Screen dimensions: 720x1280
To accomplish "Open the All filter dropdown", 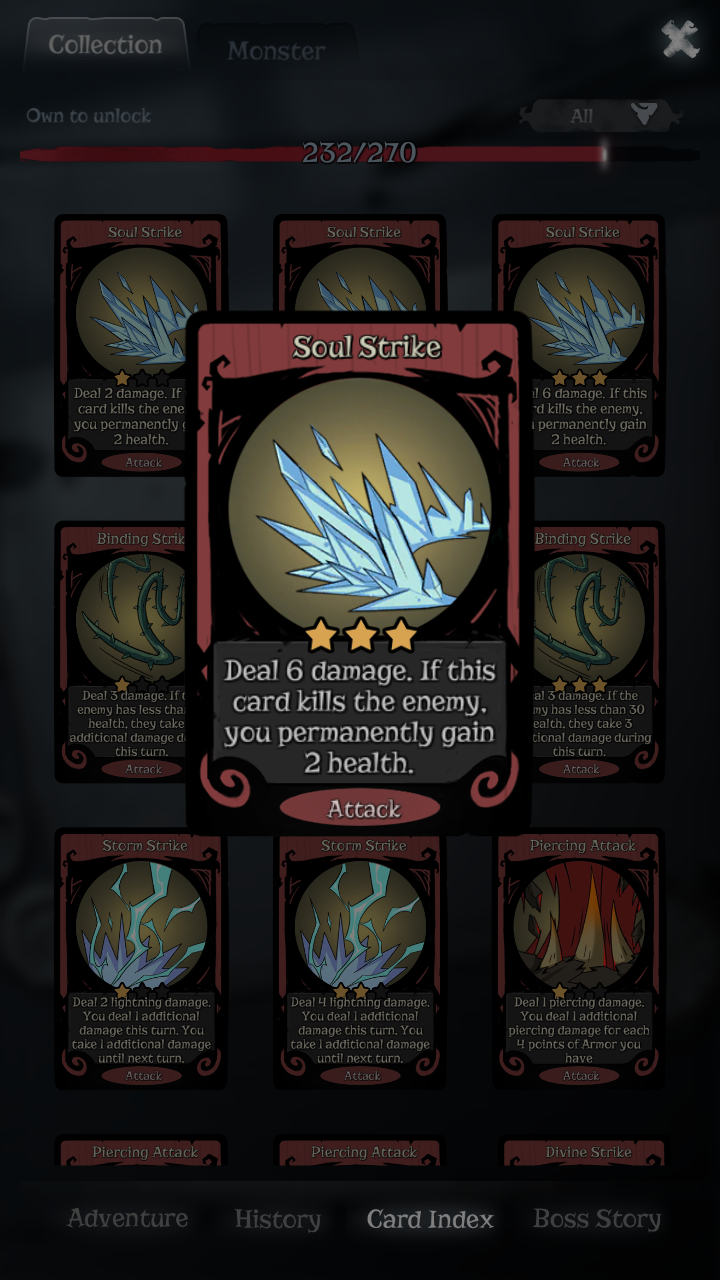I will pos(600,116).
